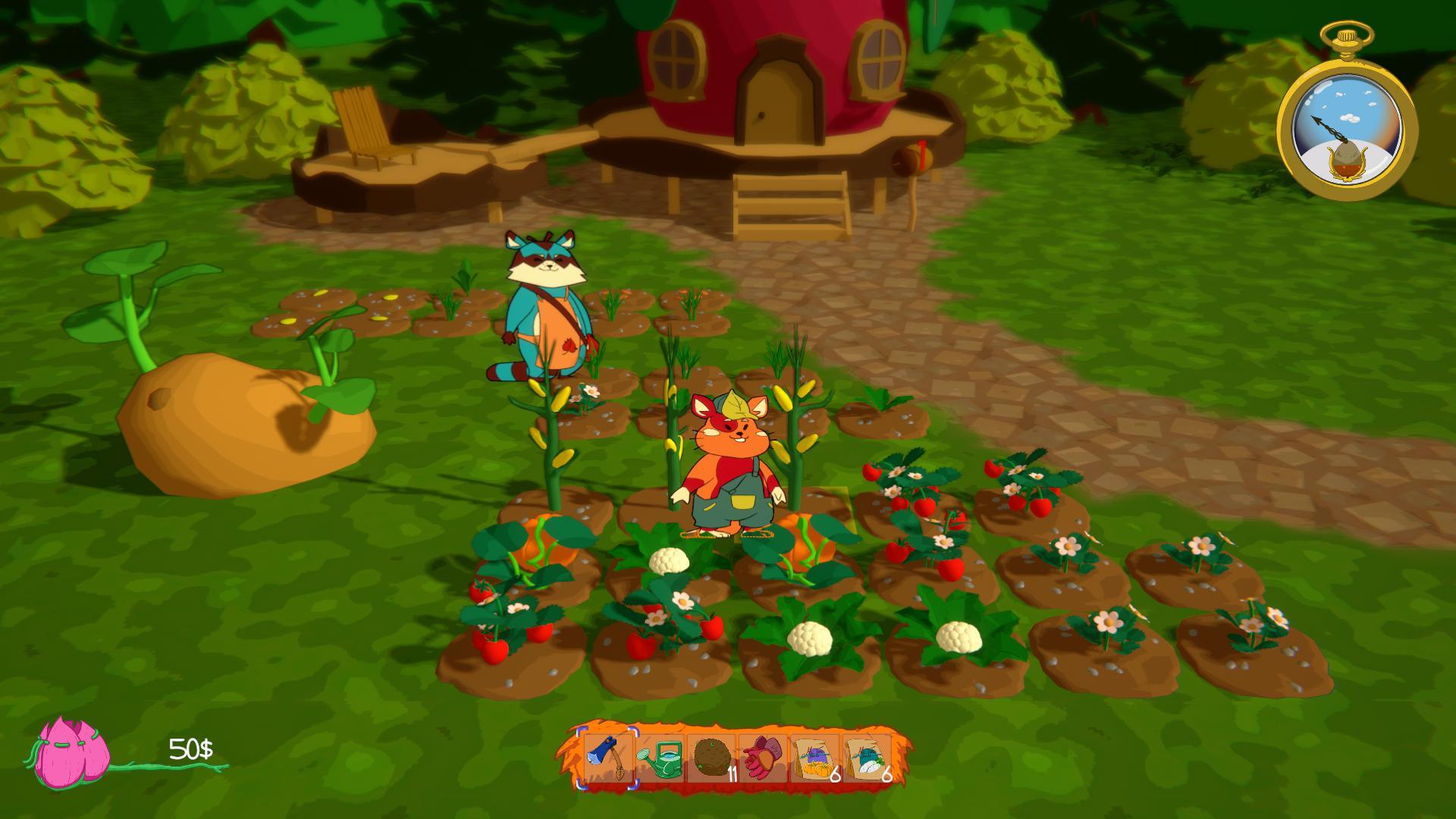Select the blue hoe tool slot
Screen dimensions: 1456x819
(x=608, y=758)
